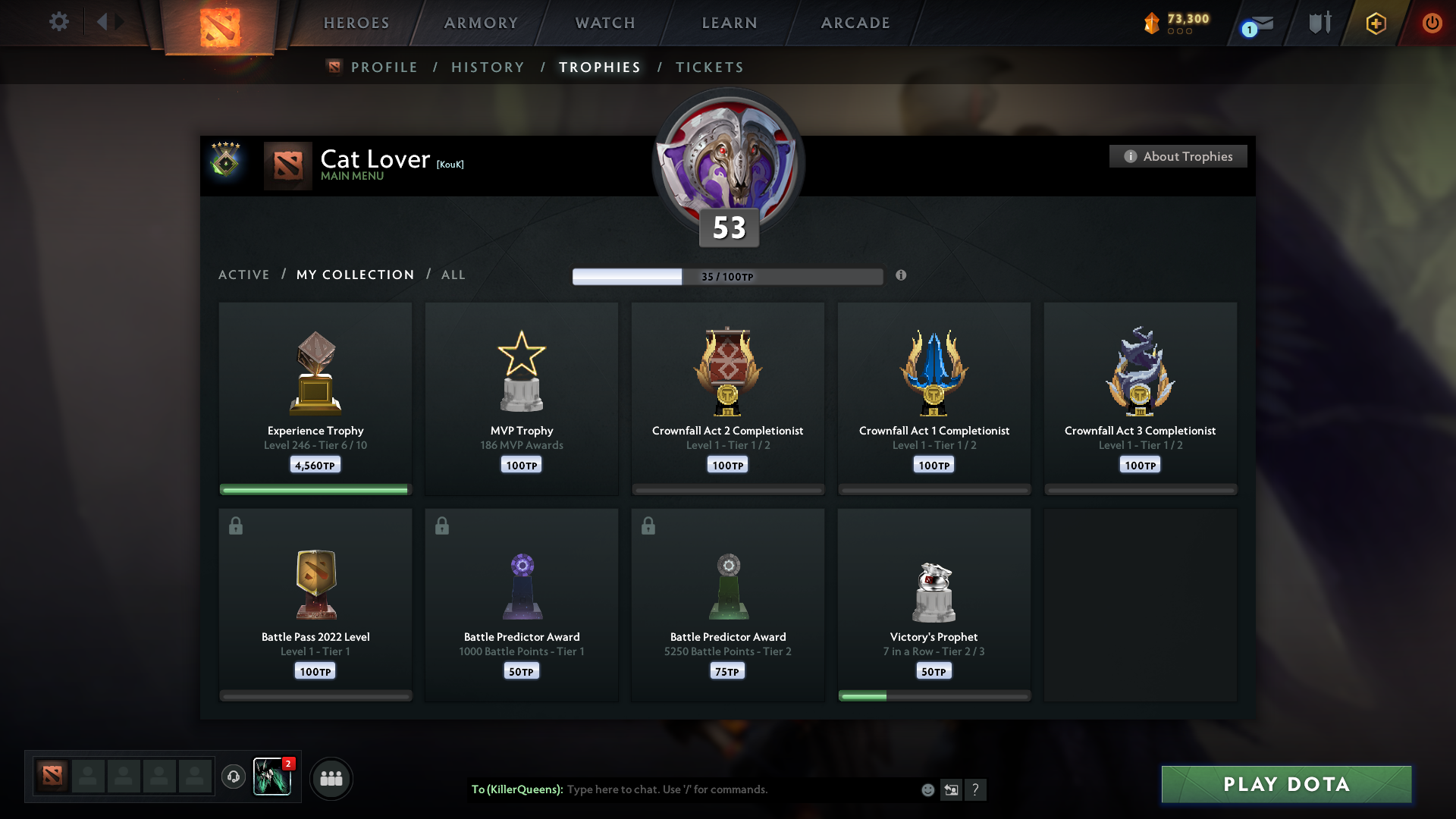Open the TICKETS tab
The width and height of the screenshot is (1456, 819).
pos(709,67)
